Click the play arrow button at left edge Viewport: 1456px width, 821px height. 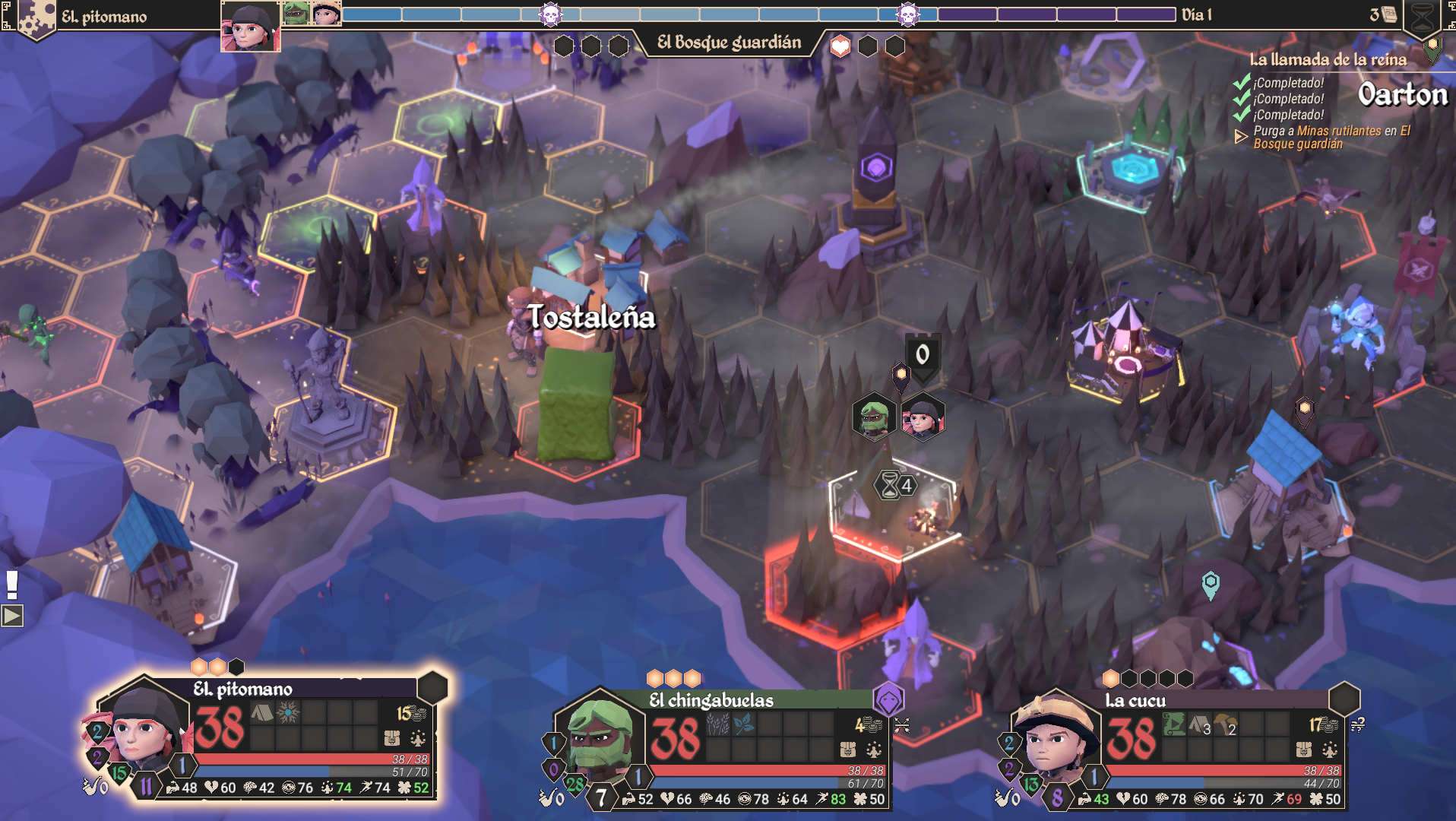(x=12, y=616)
